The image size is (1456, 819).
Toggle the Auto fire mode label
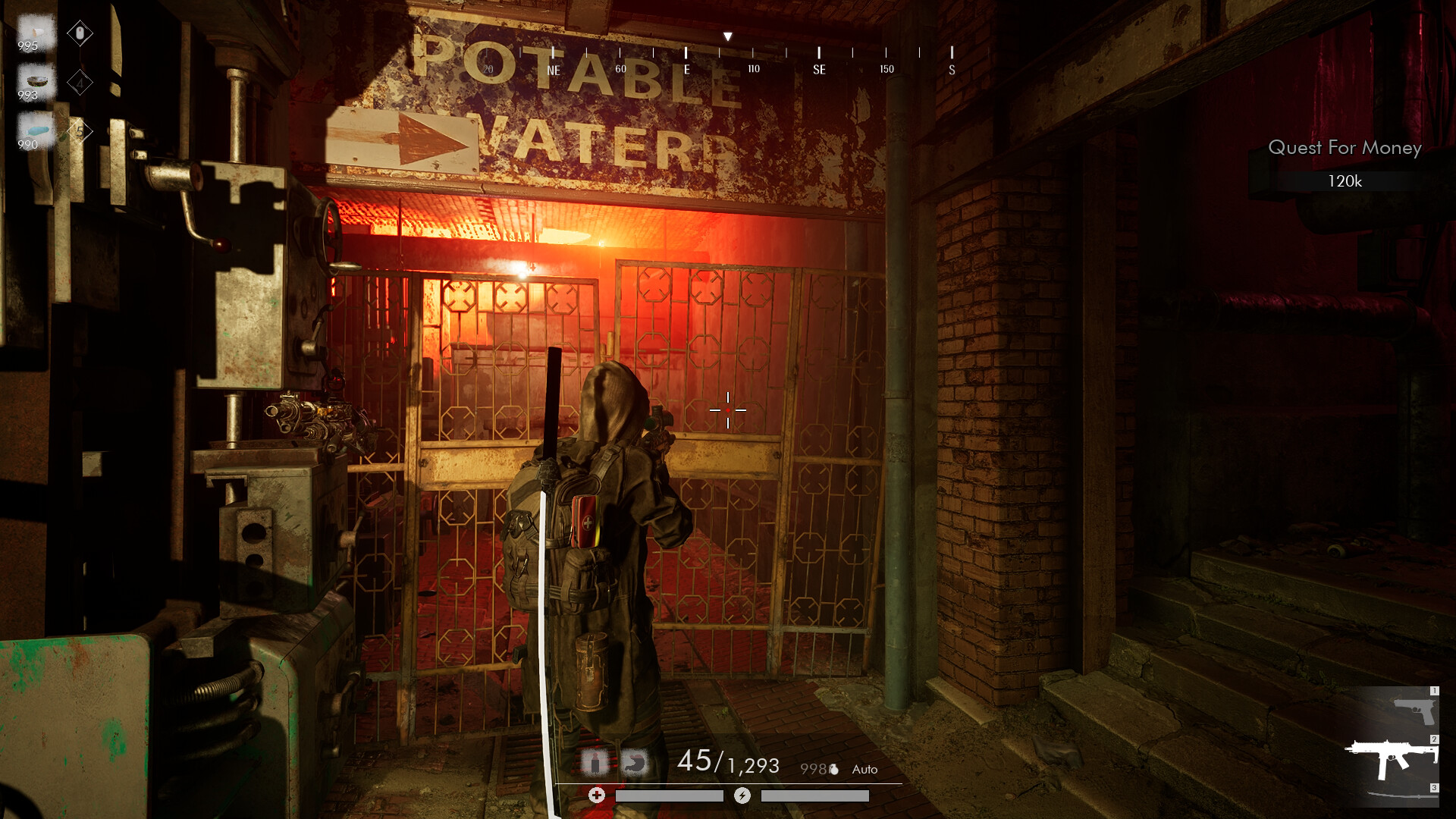864,770
